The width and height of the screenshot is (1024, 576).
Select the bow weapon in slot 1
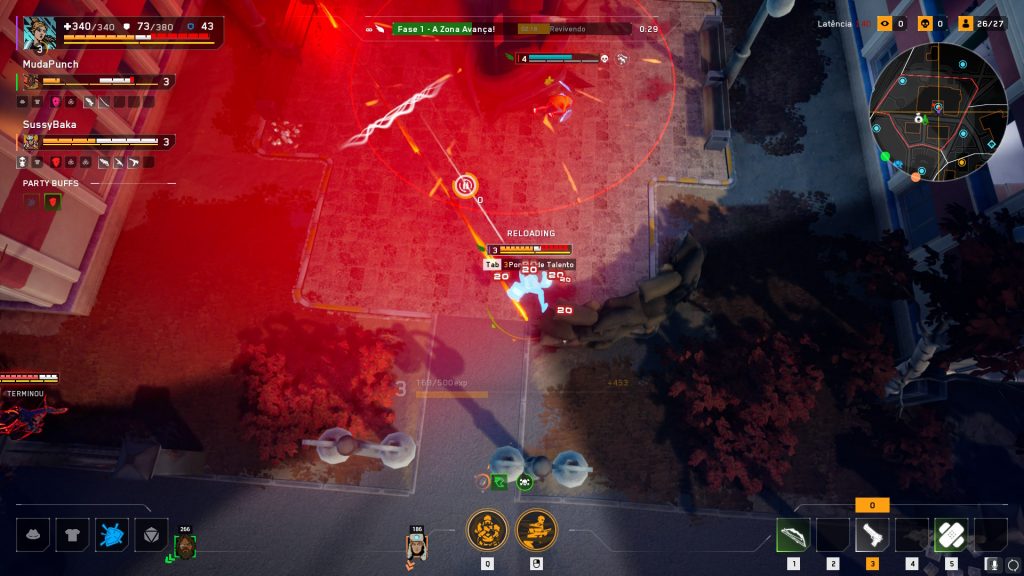793,536
